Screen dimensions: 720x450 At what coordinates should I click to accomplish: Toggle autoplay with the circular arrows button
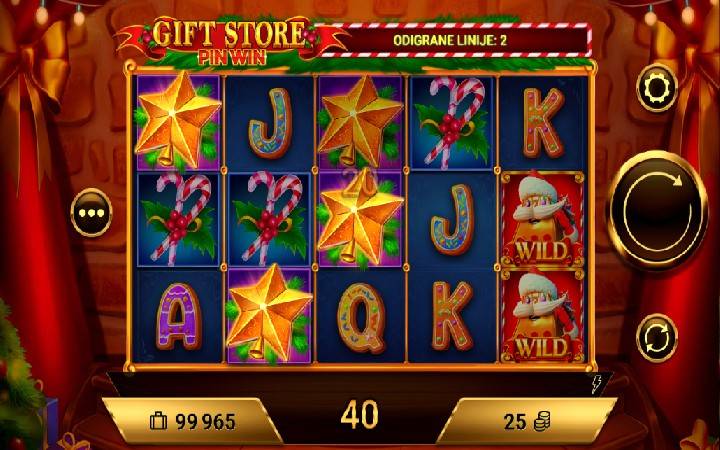(x=656, y=333)
